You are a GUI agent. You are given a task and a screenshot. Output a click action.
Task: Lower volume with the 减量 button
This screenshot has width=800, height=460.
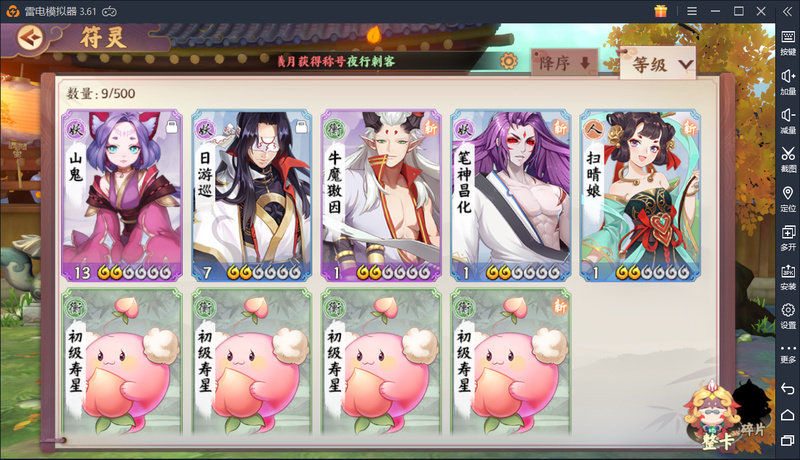coord(788,120)
